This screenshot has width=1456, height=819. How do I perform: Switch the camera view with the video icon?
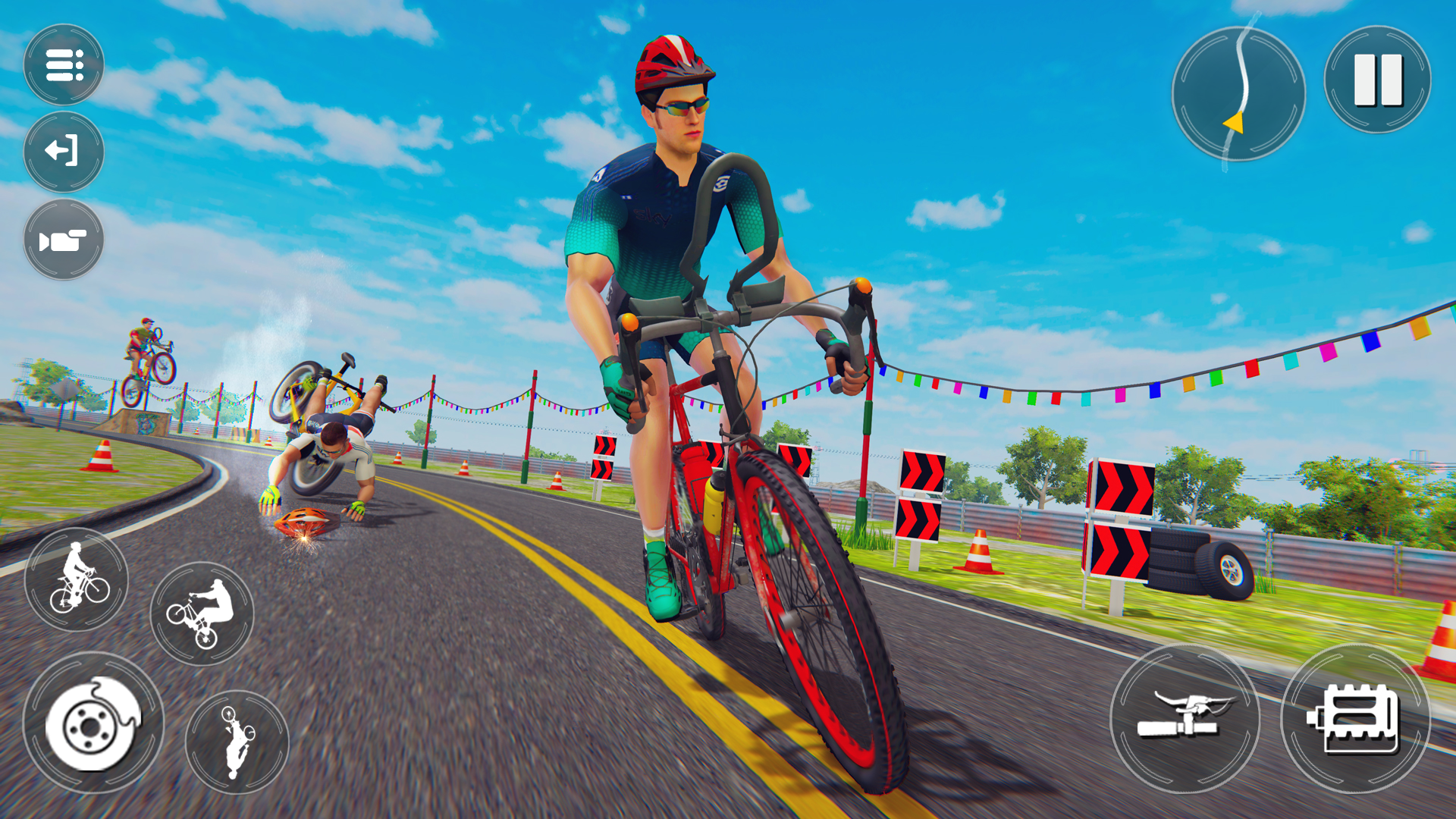click(64, 239)
